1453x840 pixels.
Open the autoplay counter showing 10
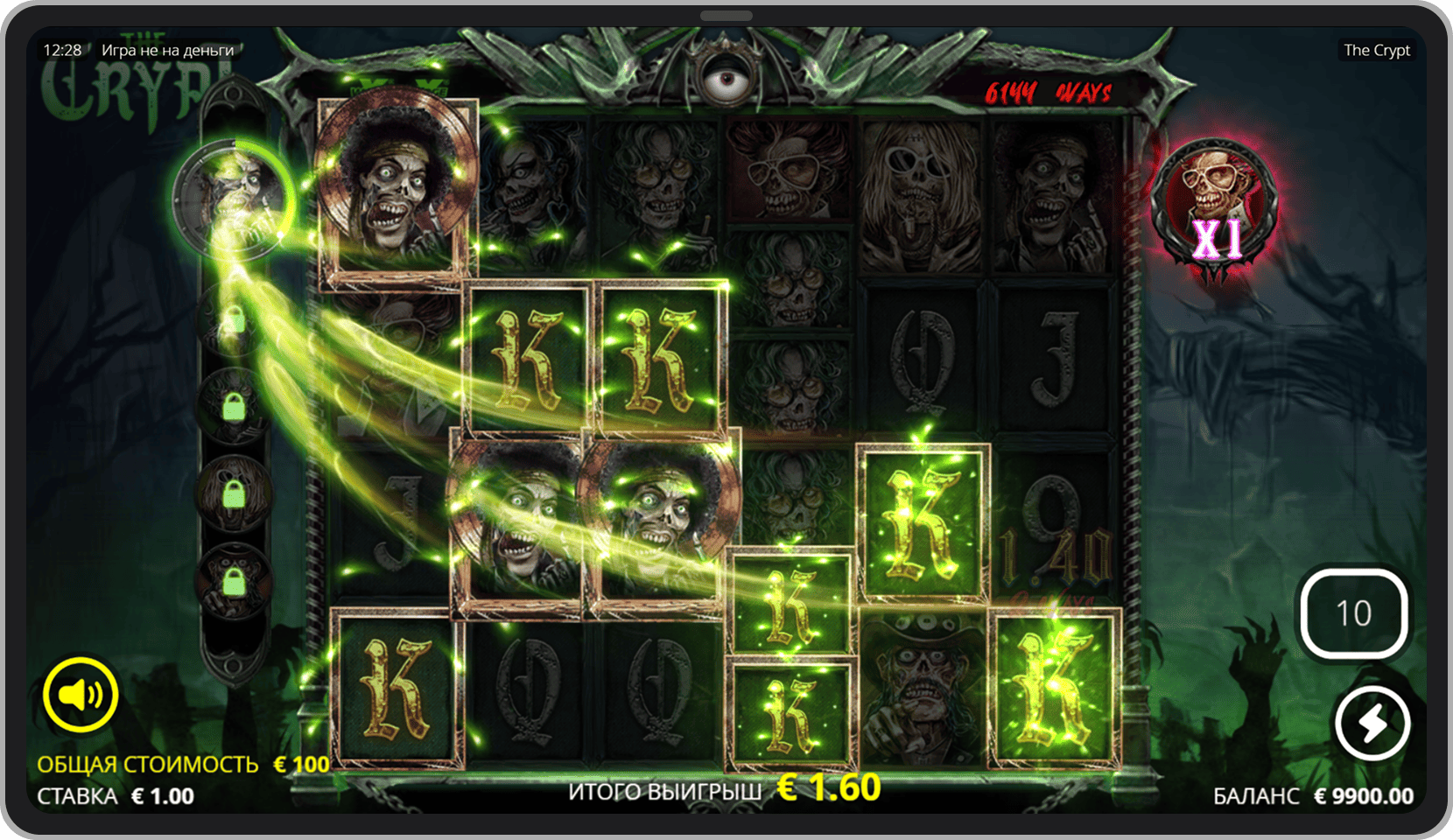tap(1353, 613)
